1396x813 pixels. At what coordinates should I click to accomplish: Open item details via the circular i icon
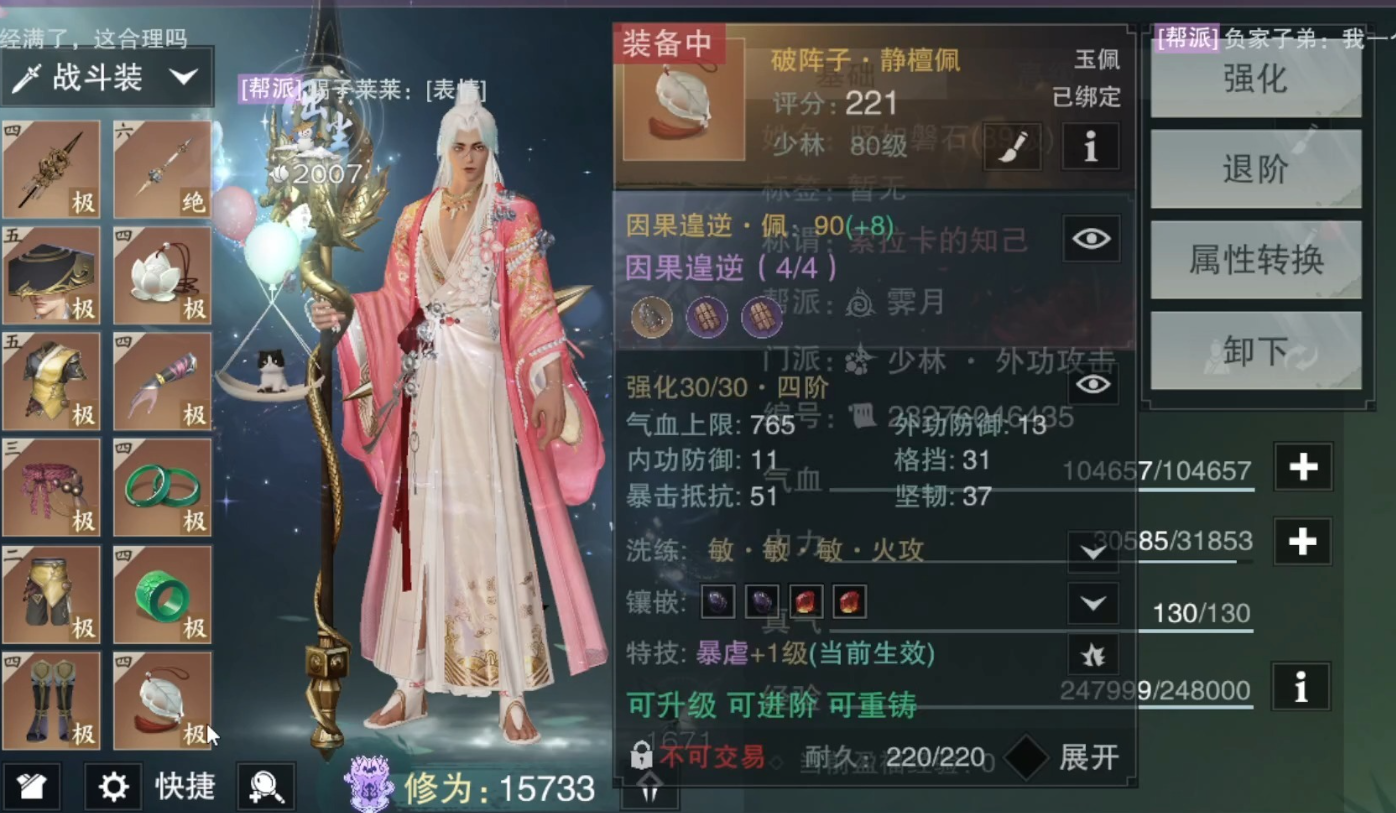tap(1090, 146)
